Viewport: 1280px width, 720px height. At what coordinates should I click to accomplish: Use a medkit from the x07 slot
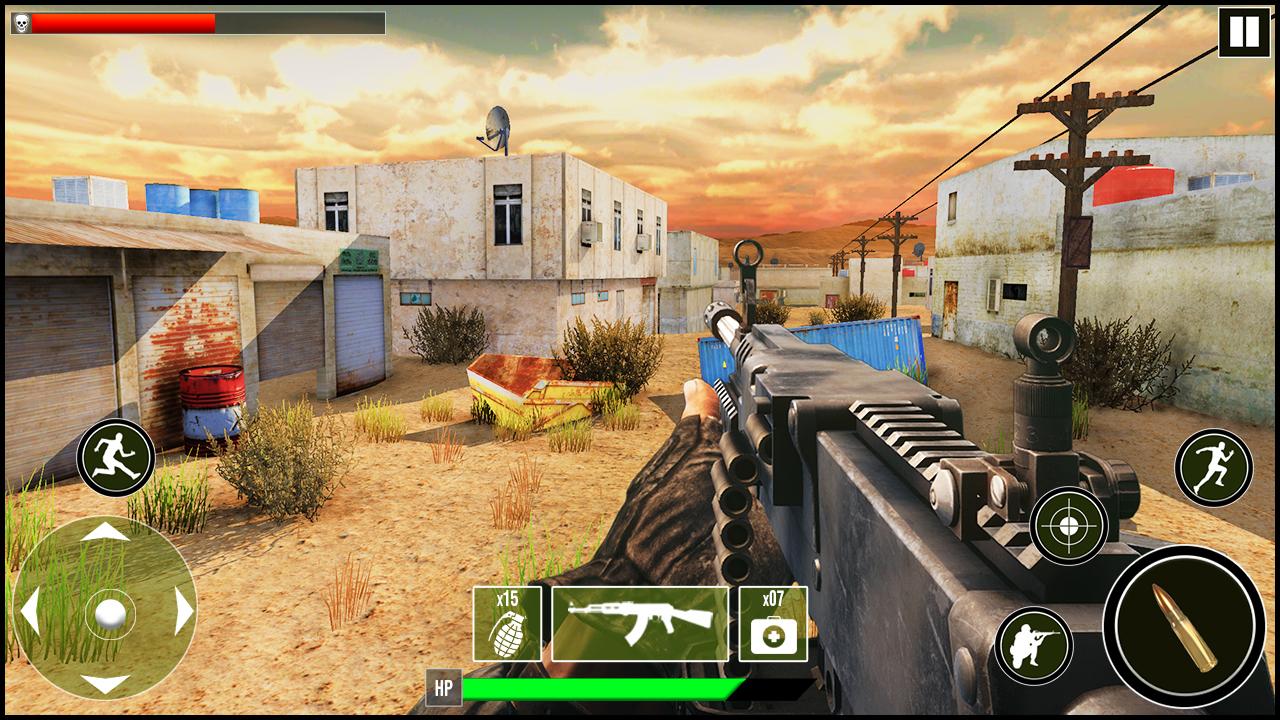point(773,624)
